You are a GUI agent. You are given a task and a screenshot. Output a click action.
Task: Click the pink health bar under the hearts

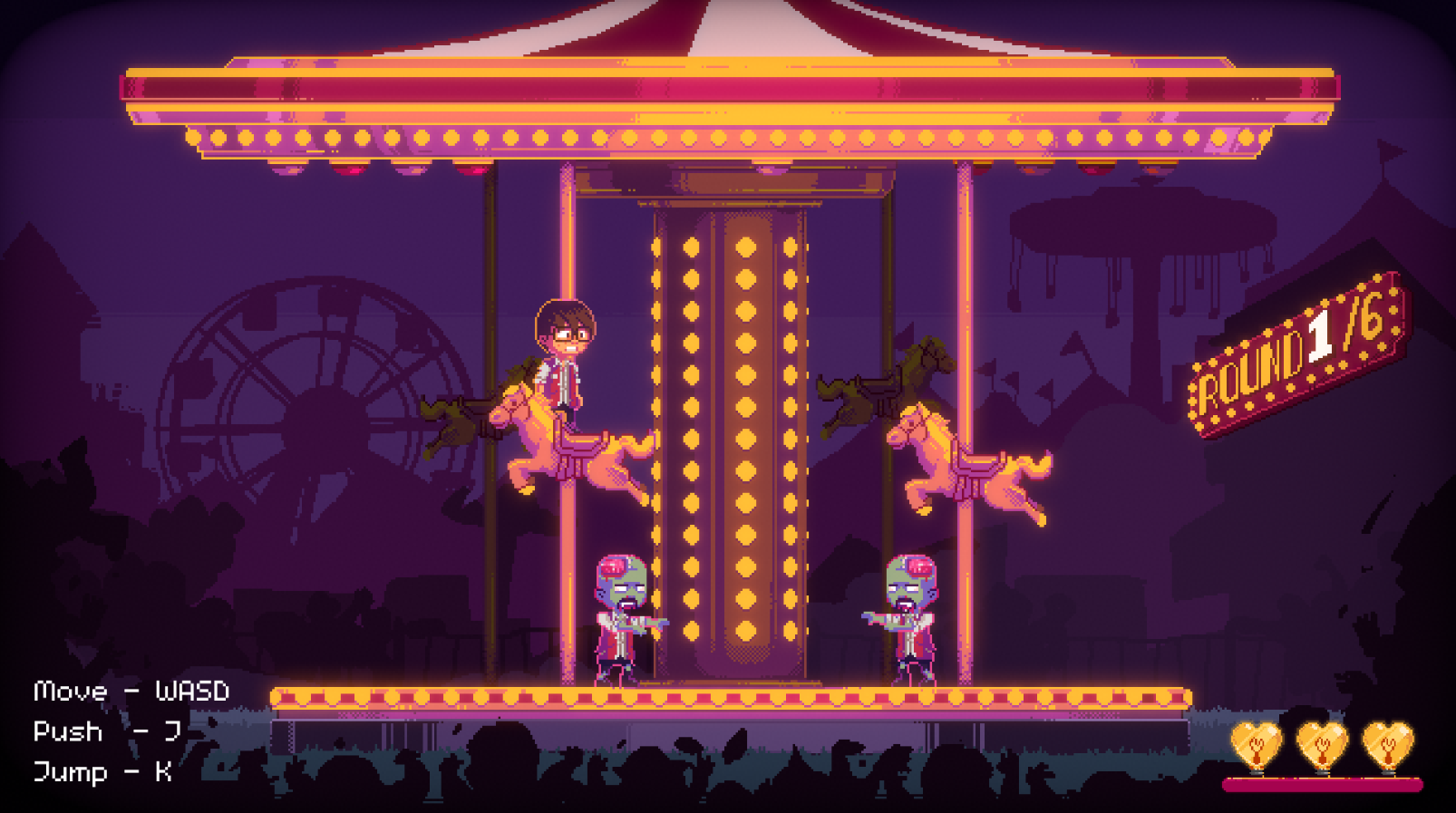(1324, 784)
